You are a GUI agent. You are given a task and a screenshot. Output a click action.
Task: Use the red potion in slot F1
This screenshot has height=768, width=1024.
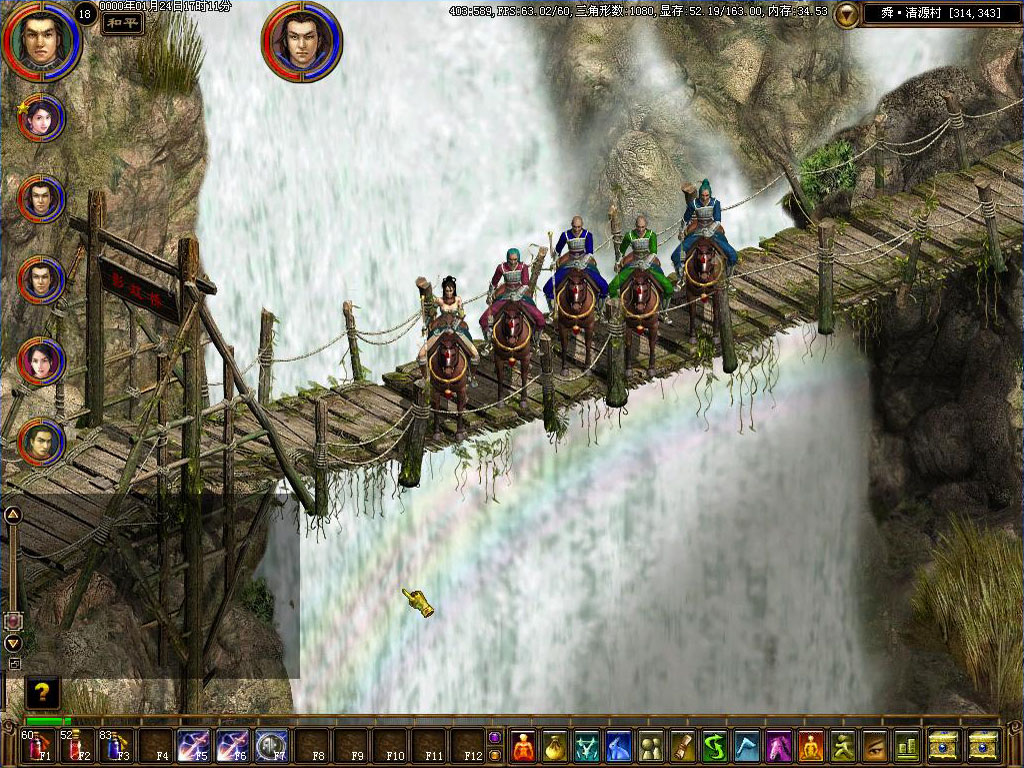(40, 746)
